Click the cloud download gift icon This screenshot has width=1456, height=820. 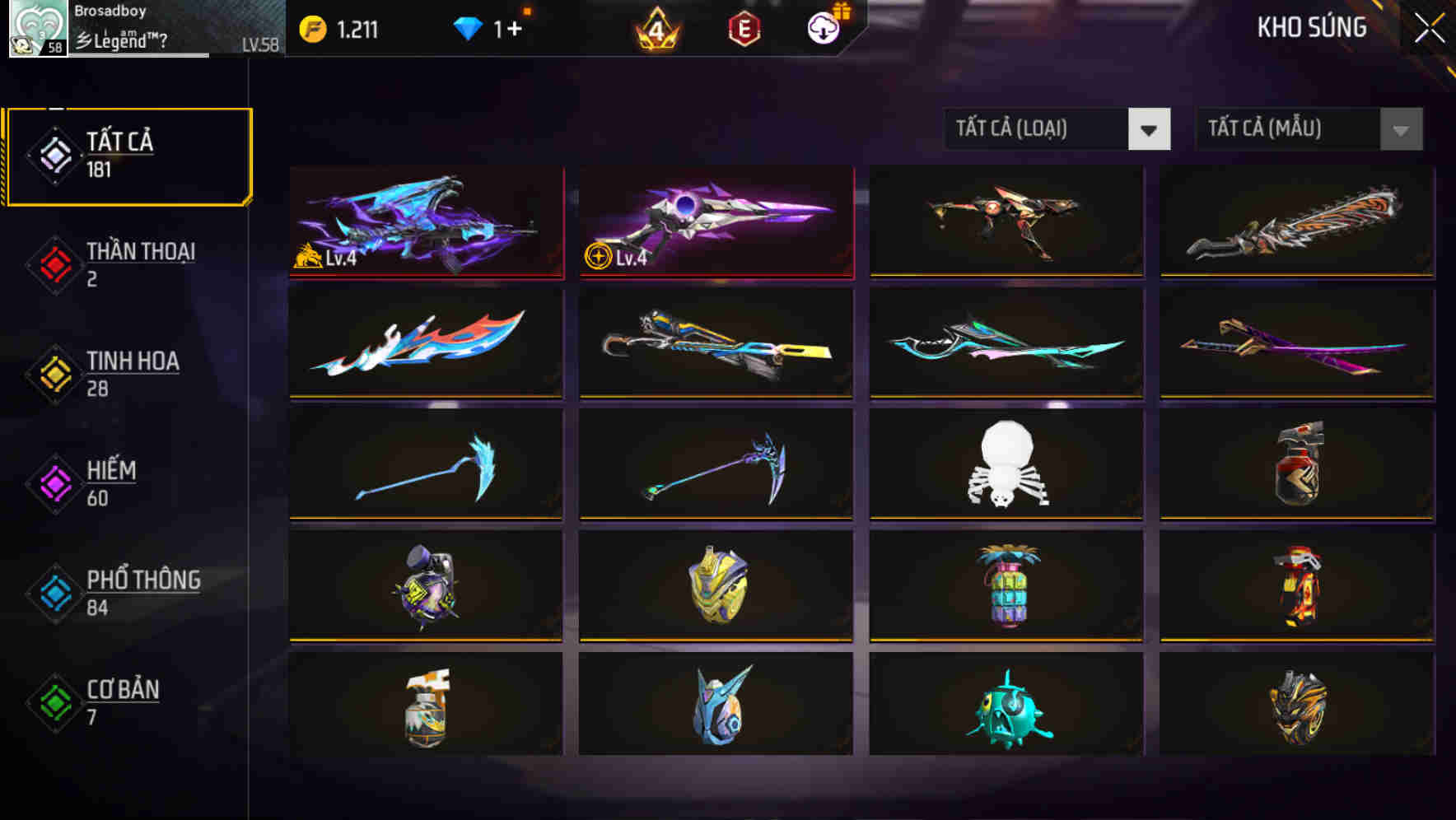pos(821,26)
